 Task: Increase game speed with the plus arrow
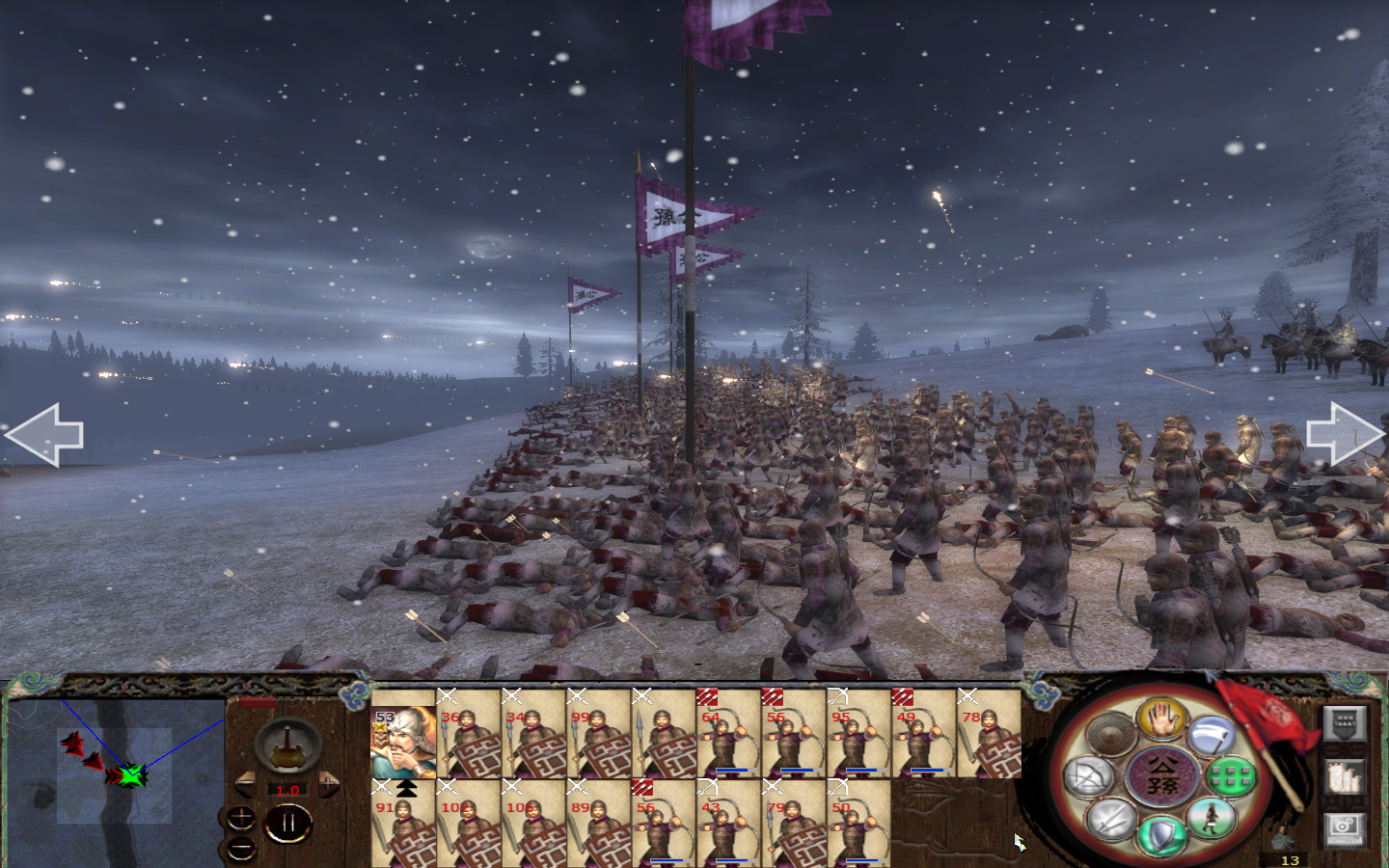[x=329, y=782]
